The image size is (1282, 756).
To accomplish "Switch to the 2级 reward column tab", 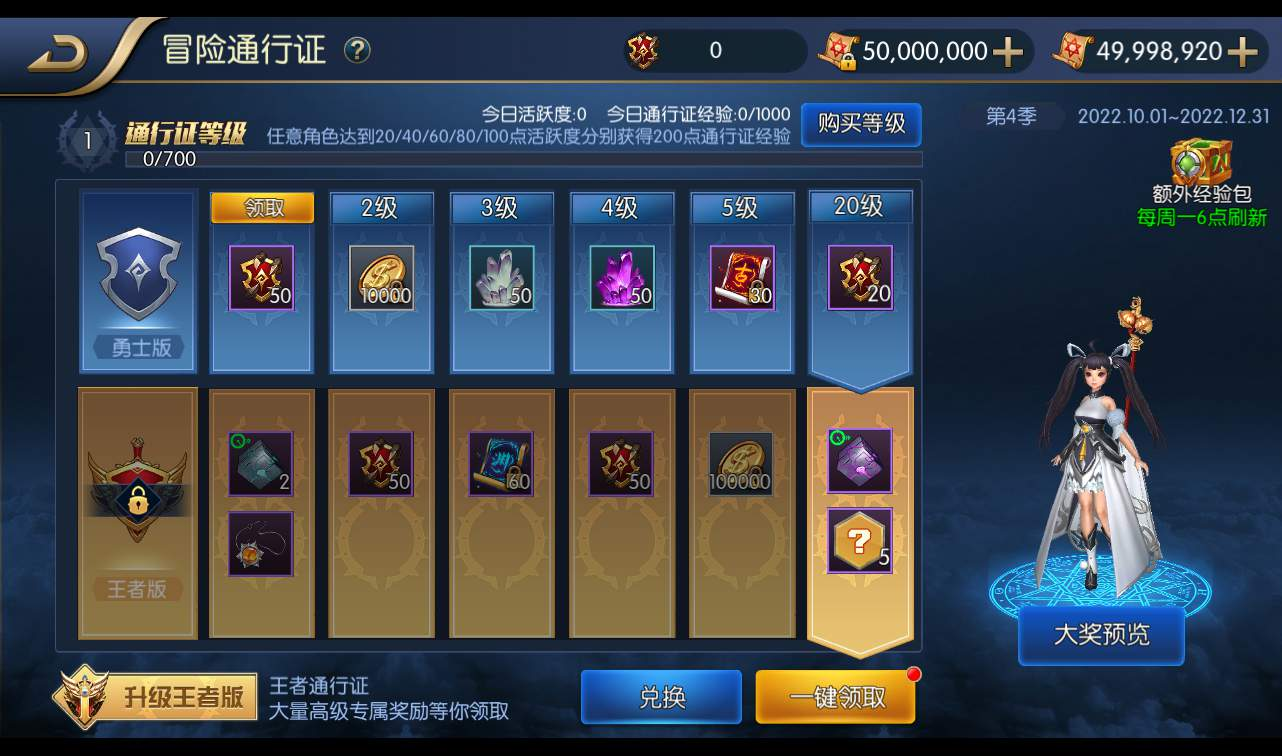I will click(381, 206).
